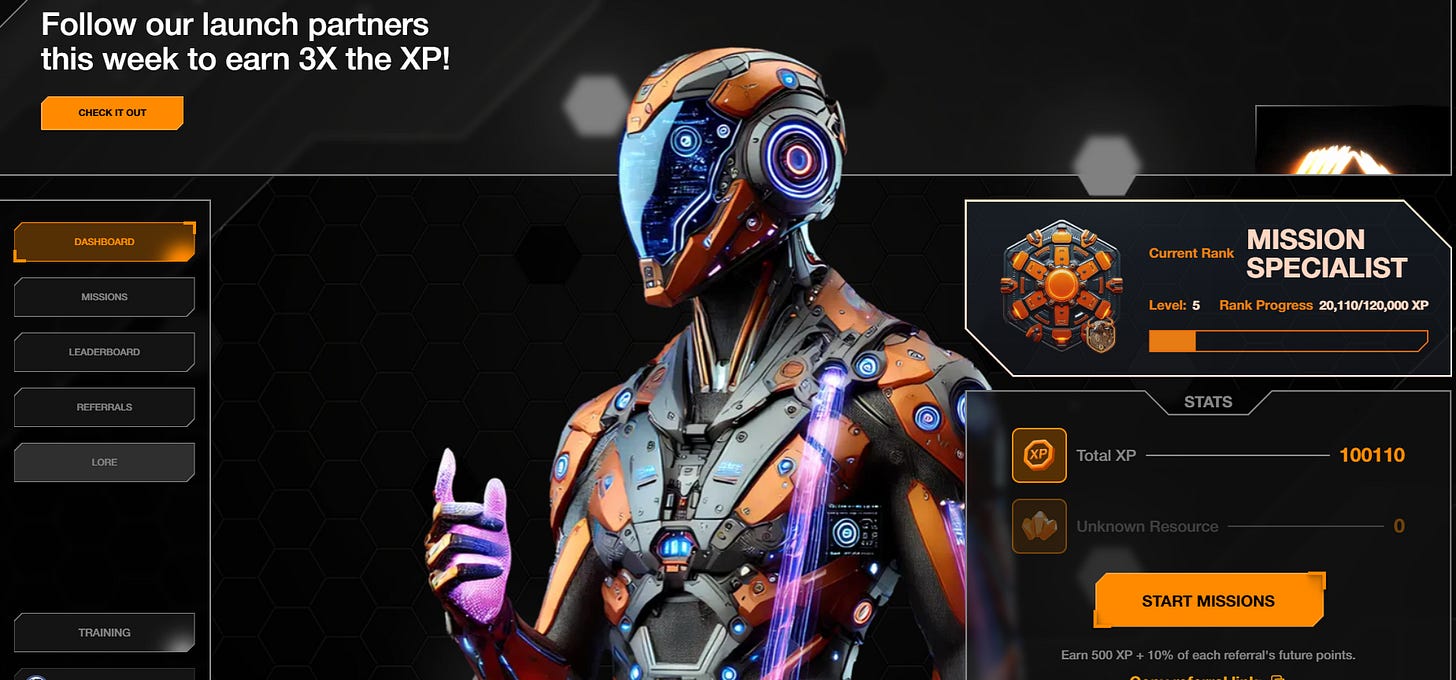The width and height of the screenshot is (1456, 680).
Task: Click the Unknown Resource icon
Action: click(1039, 526)
